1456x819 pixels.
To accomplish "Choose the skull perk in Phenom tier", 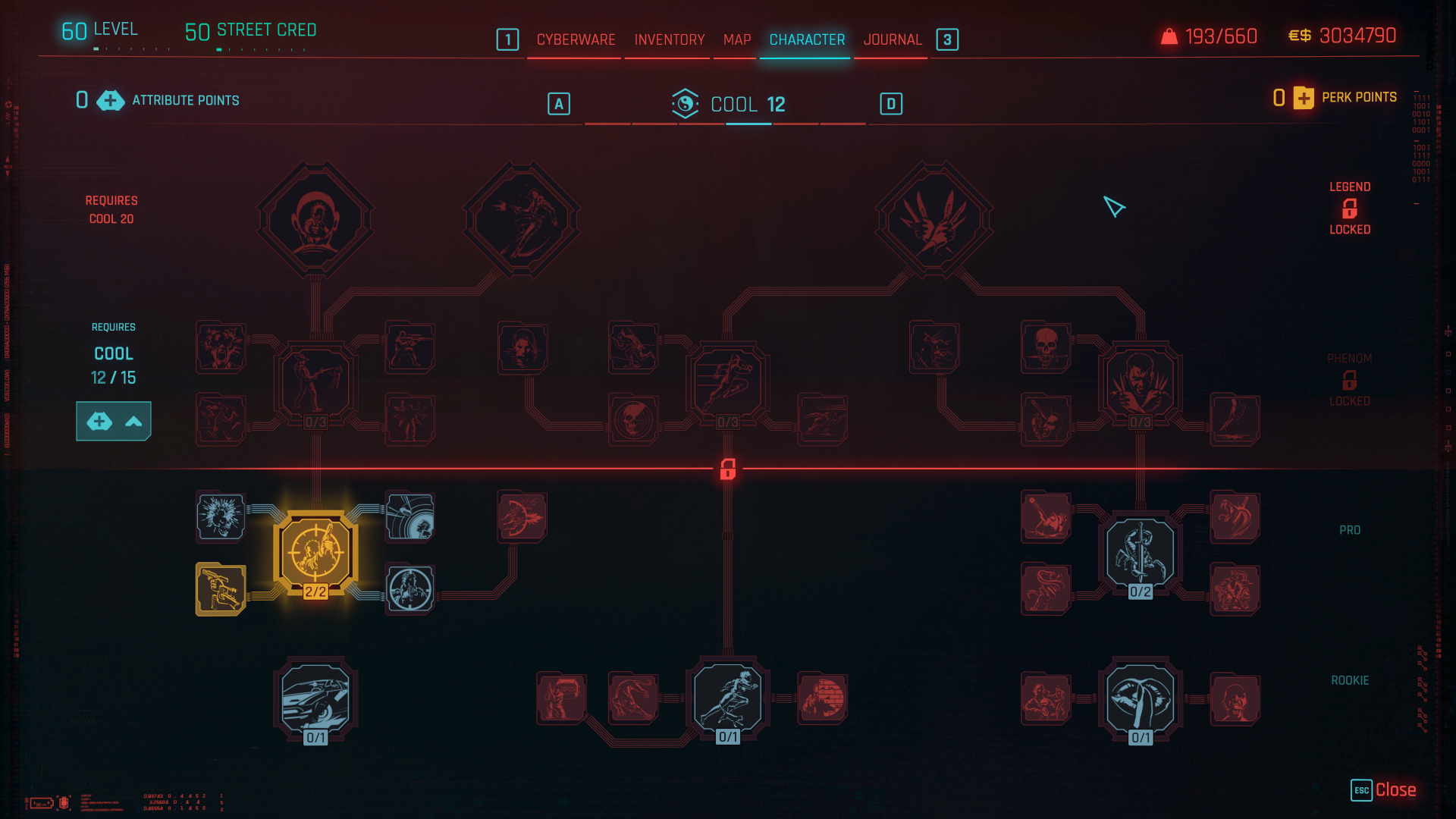I will pyautogui.click(x=1046, y=347).
